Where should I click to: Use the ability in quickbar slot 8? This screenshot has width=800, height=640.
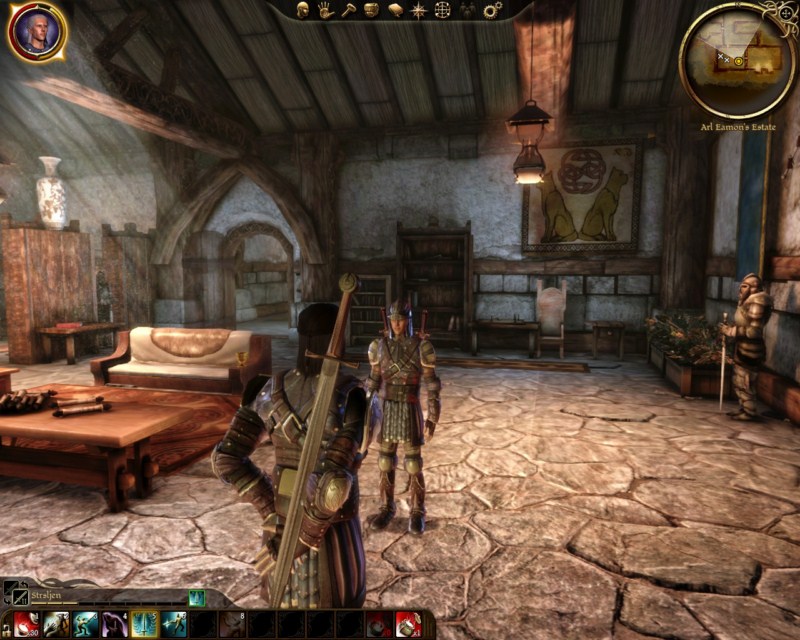(x=232, y=625)
